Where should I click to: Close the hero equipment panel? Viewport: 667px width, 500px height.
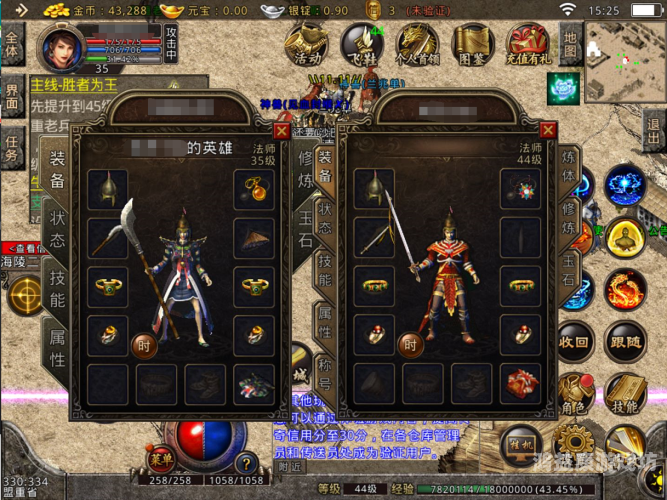[281, 130]
